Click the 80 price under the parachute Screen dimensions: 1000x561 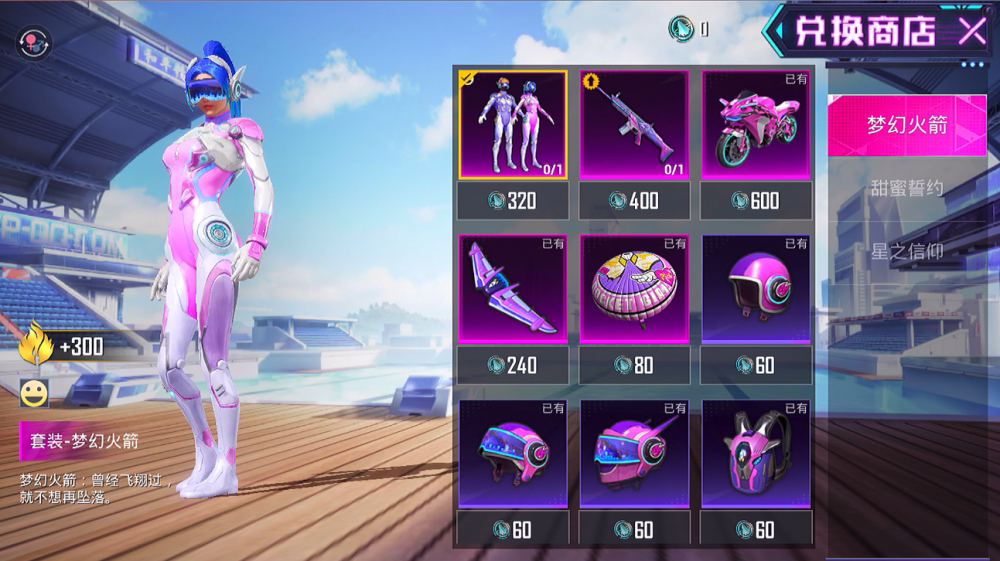[634, 365]
